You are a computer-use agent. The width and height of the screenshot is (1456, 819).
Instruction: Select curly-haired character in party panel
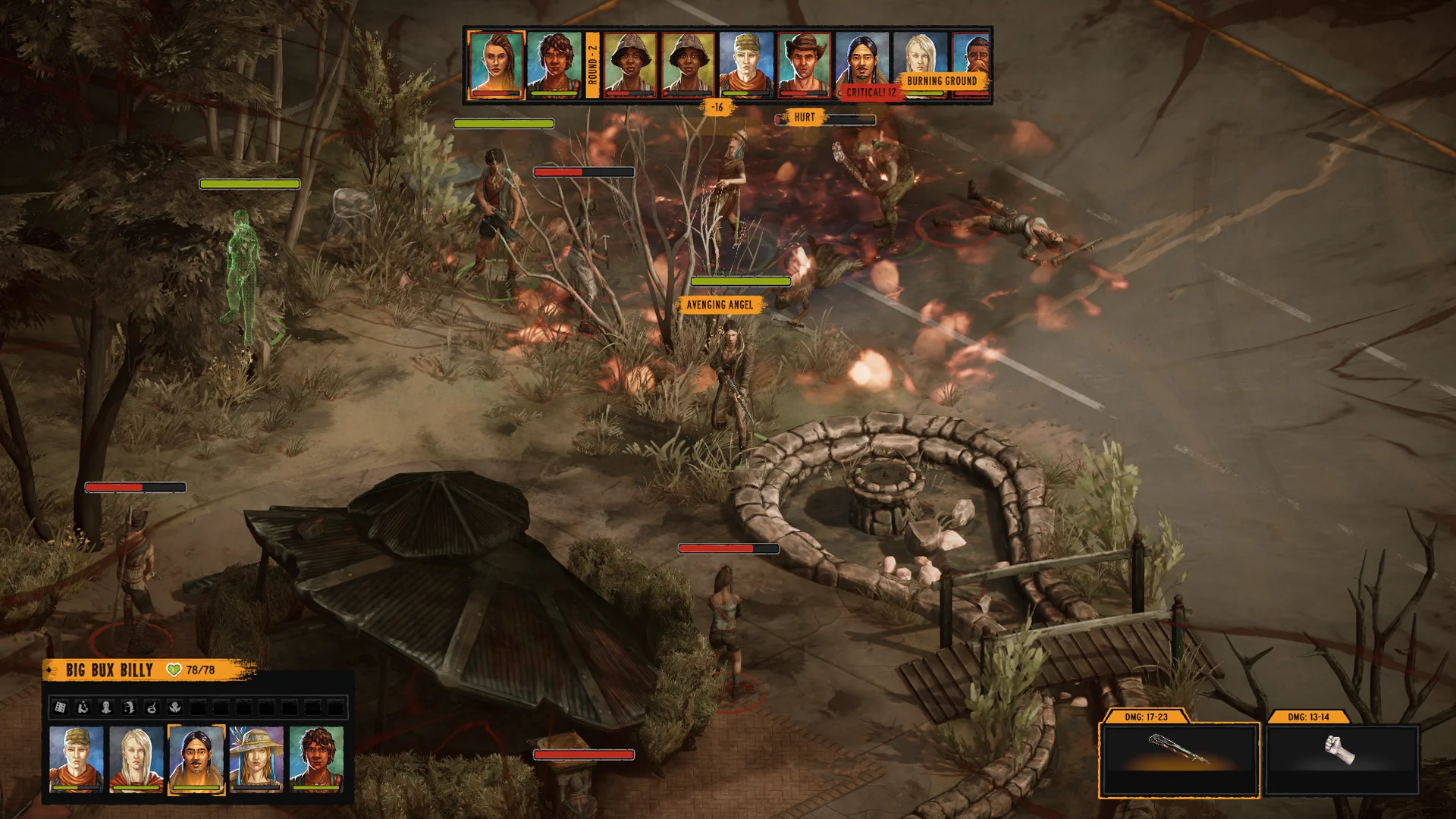[x=316, y=758]
